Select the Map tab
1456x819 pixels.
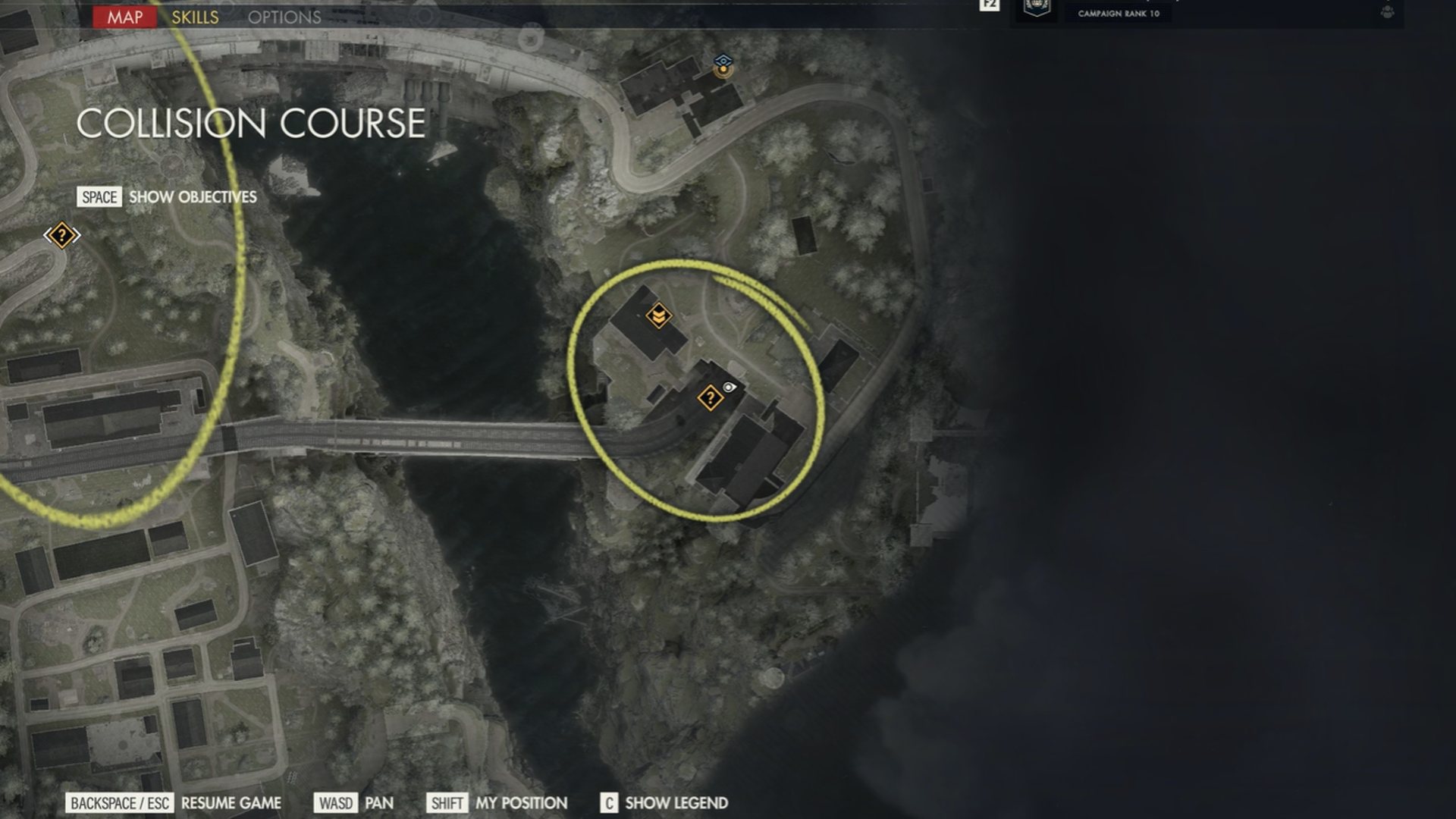click(124, 17)
